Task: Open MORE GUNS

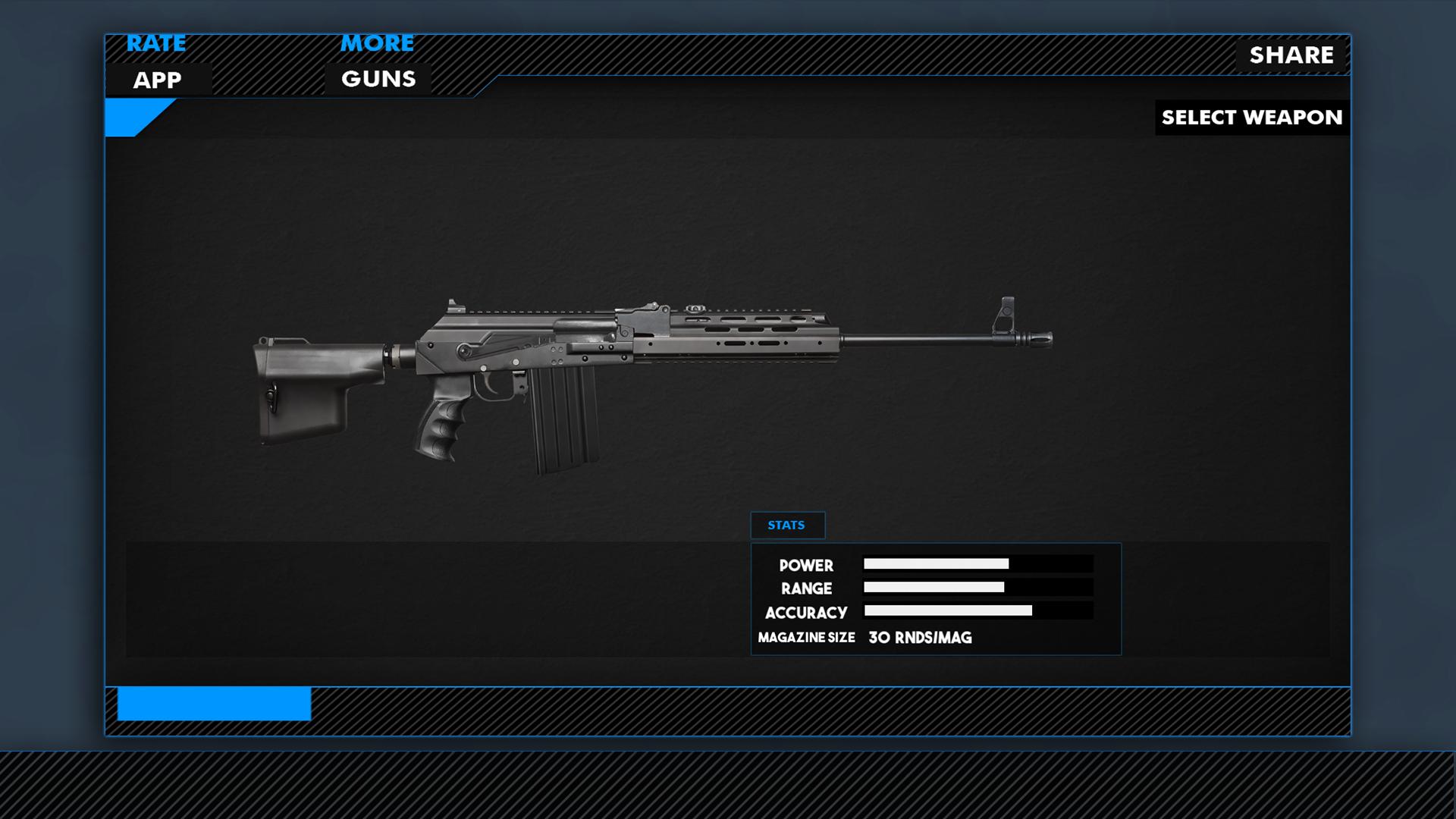Action: (x=377, y=43)
